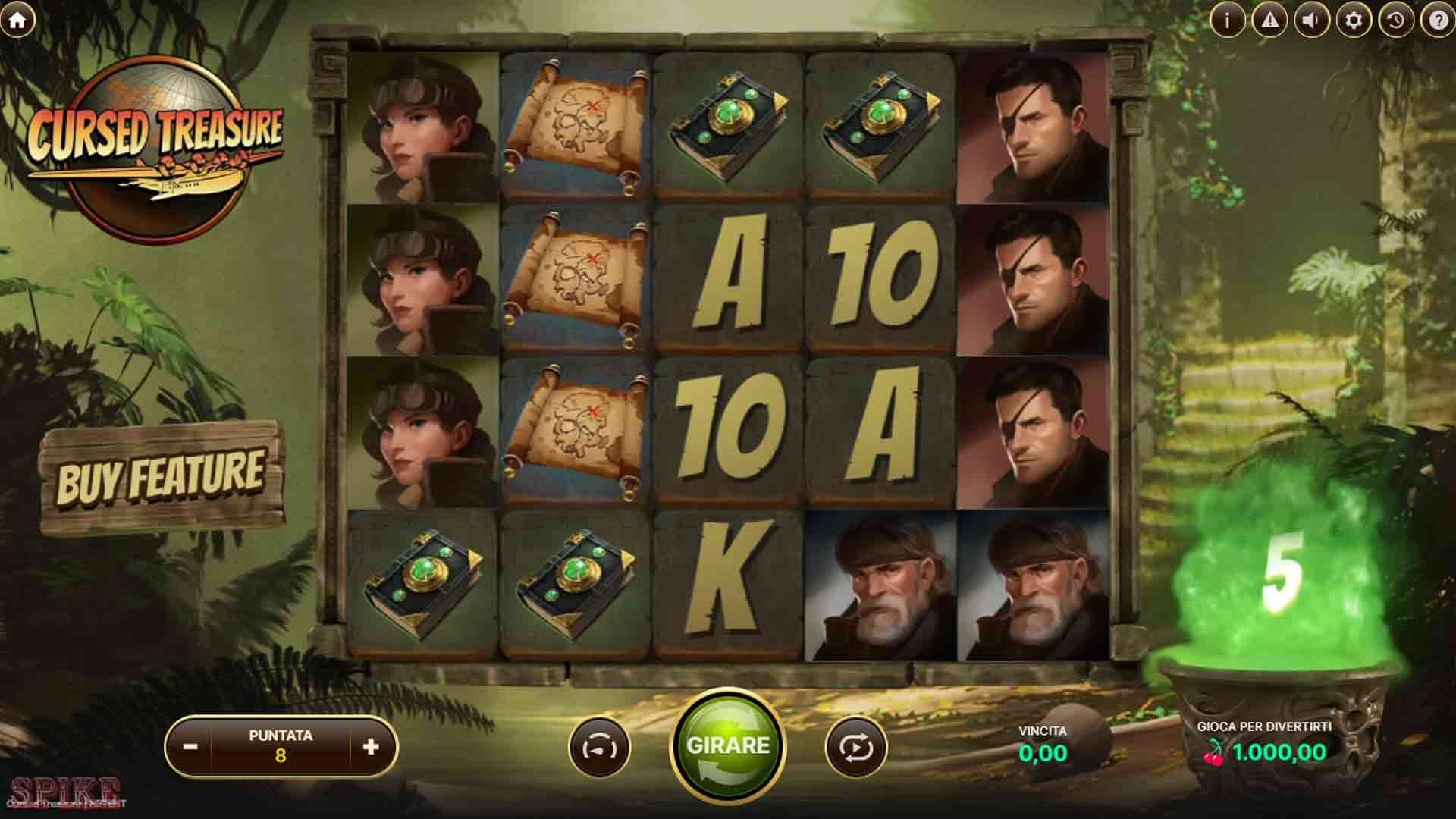Click the home icon top left
1456x819 pixels.
coord(17,20)
